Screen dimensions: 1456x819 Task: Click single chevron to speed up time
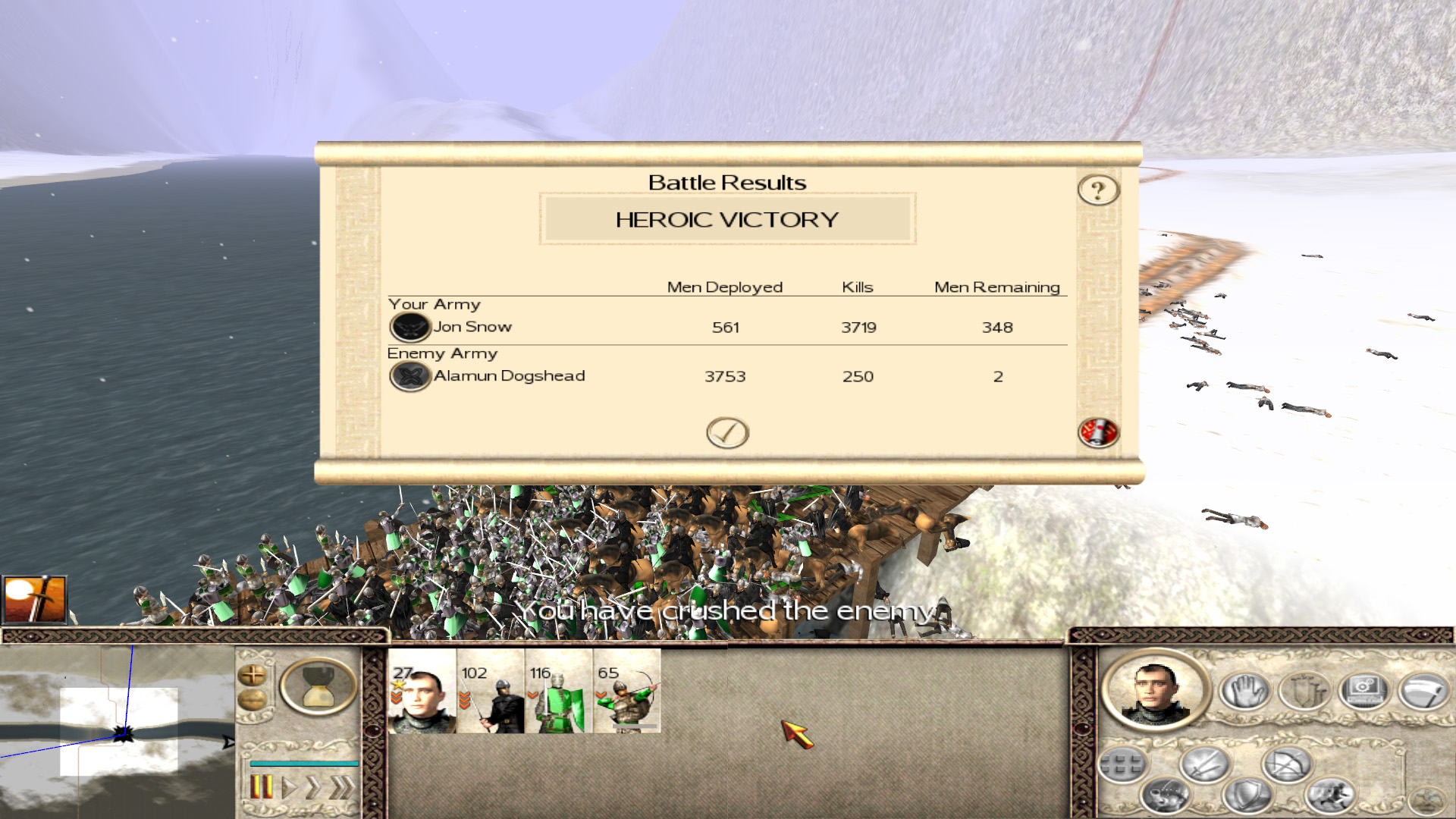coord(314,786)
